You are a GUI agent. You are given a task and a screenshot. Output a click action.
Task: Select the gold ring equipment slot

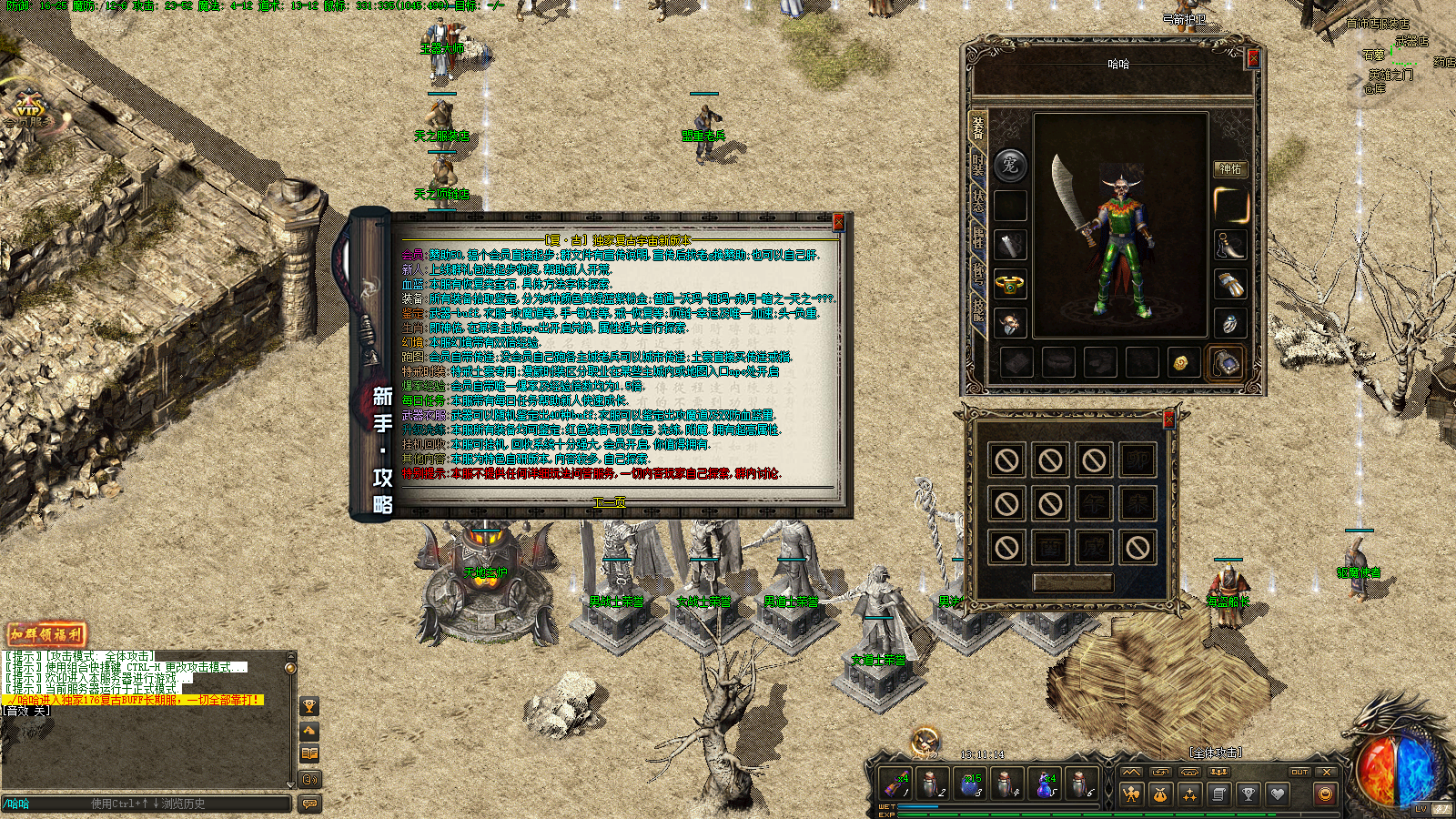[x=1010, y=285]
